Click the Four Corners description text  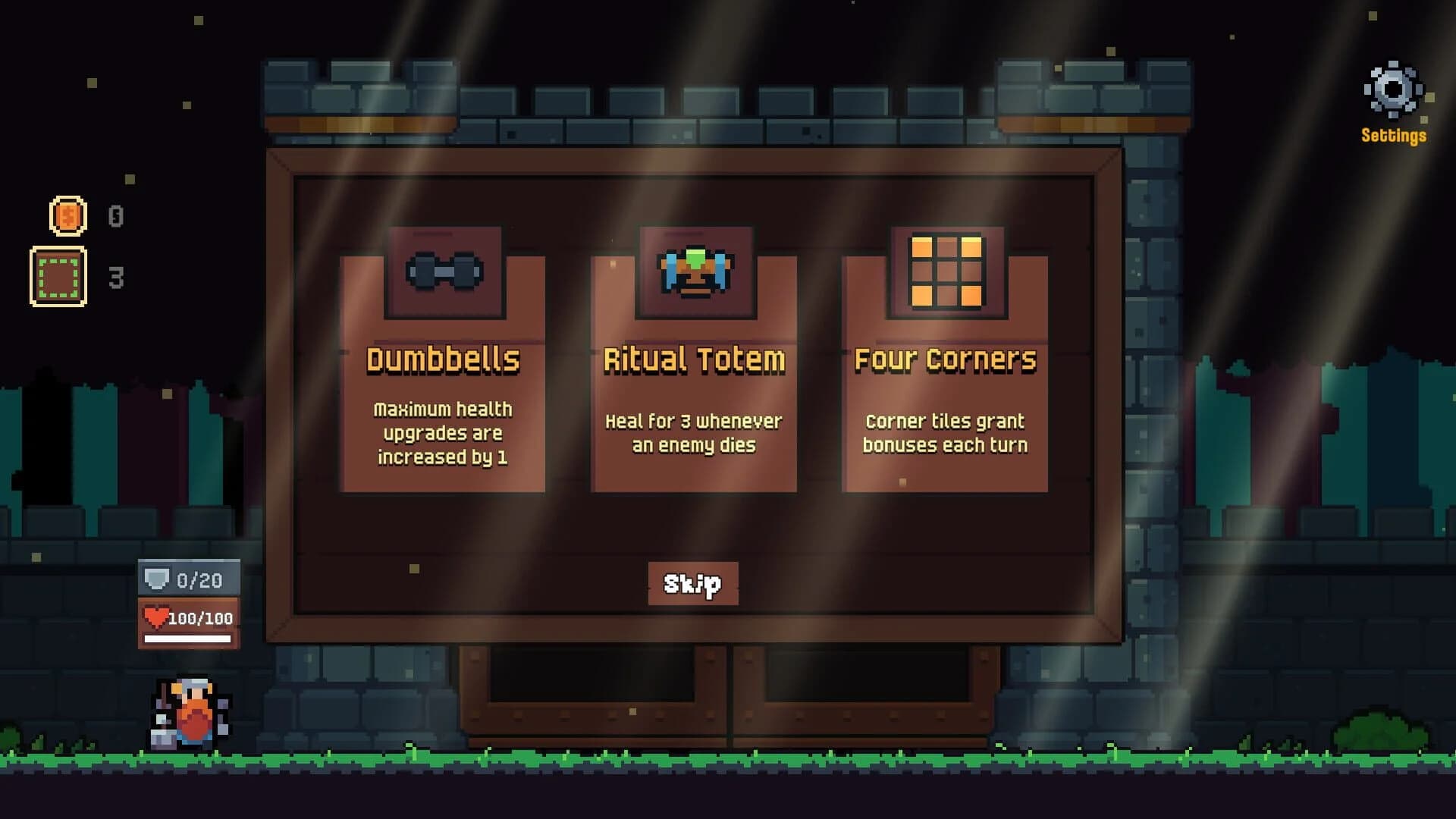click(944, 433)
